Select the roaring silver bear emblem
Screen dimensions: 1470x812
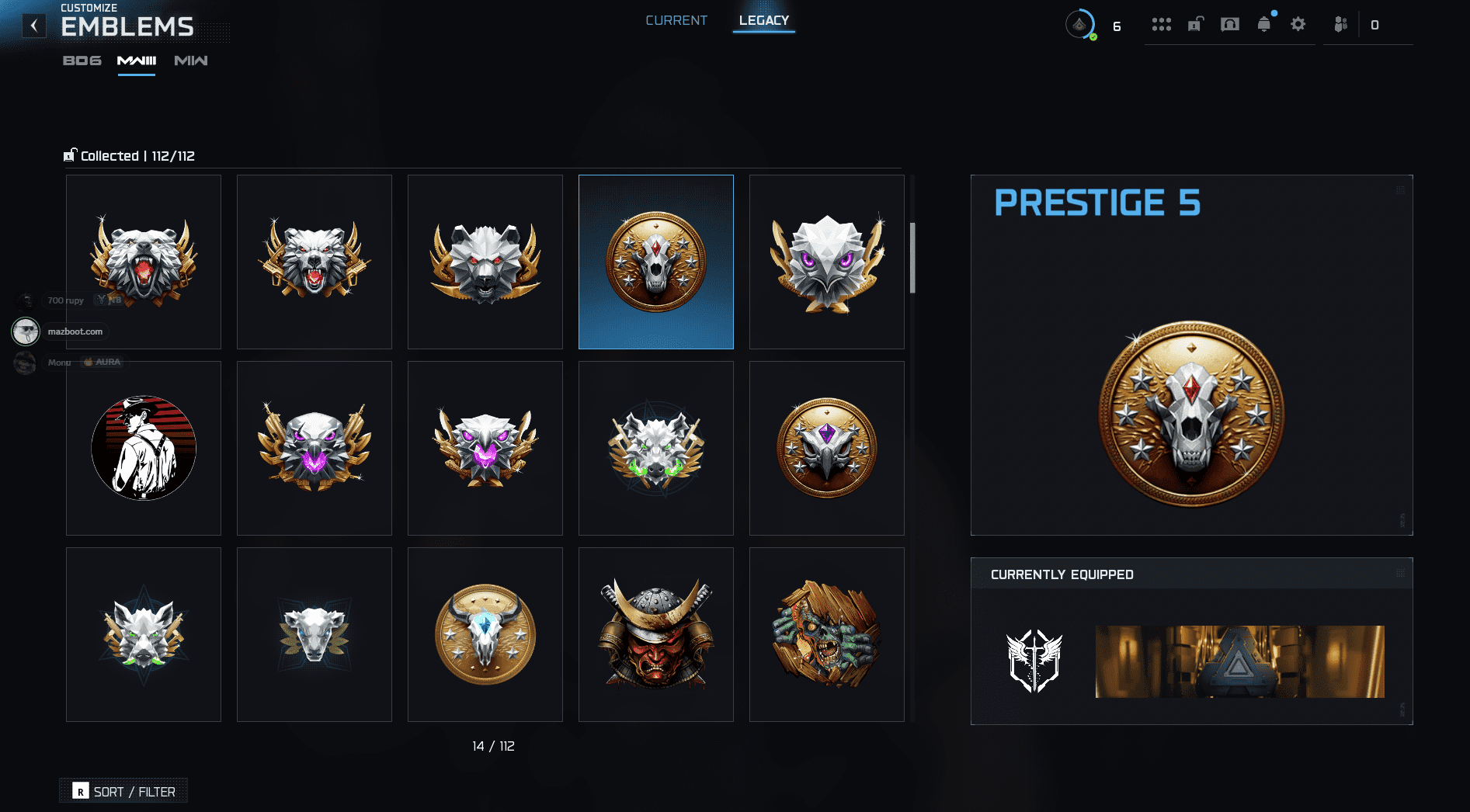point(143,262)
